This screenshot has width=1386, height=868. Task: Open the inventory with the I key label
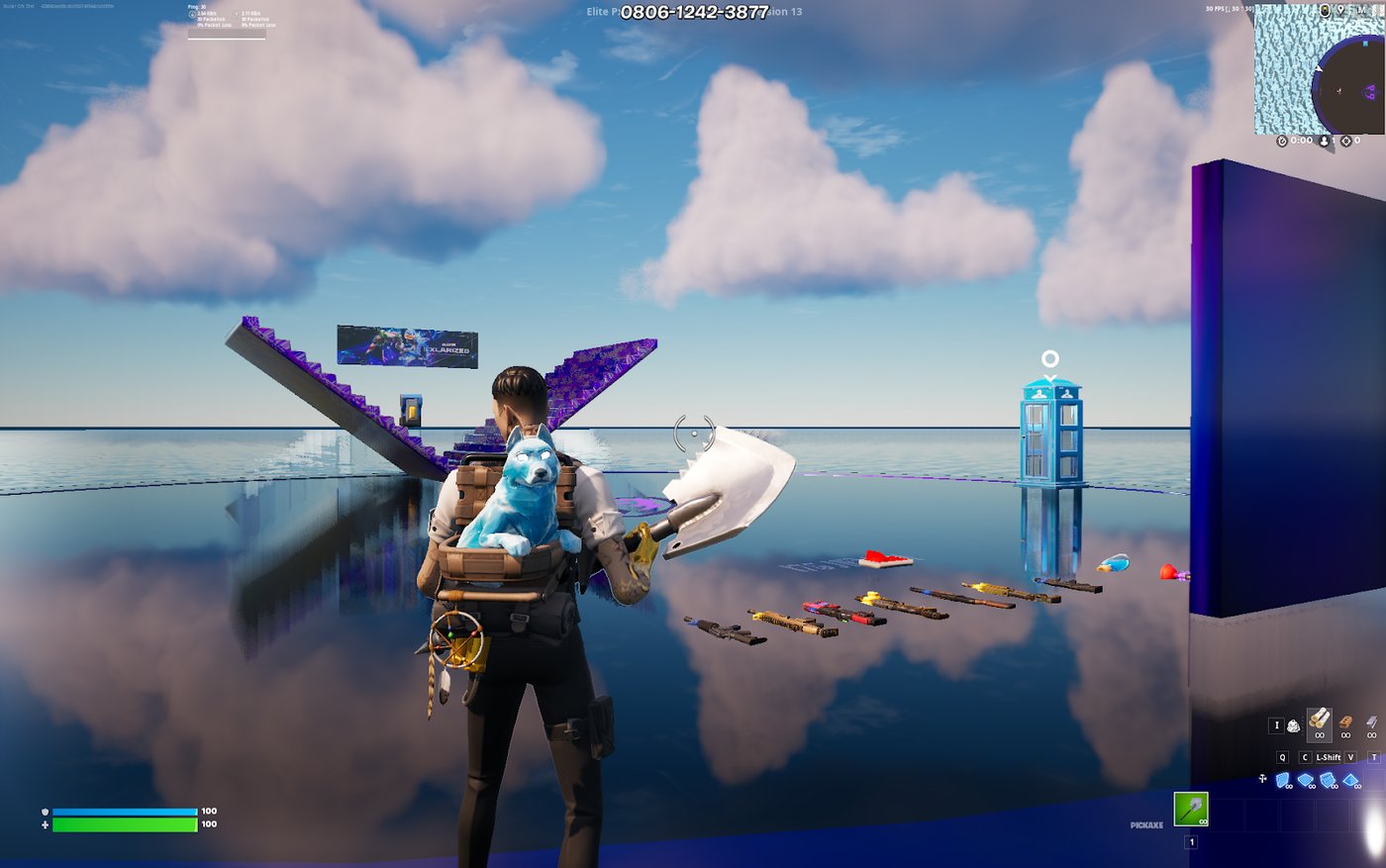click(x=1277, y=724)
